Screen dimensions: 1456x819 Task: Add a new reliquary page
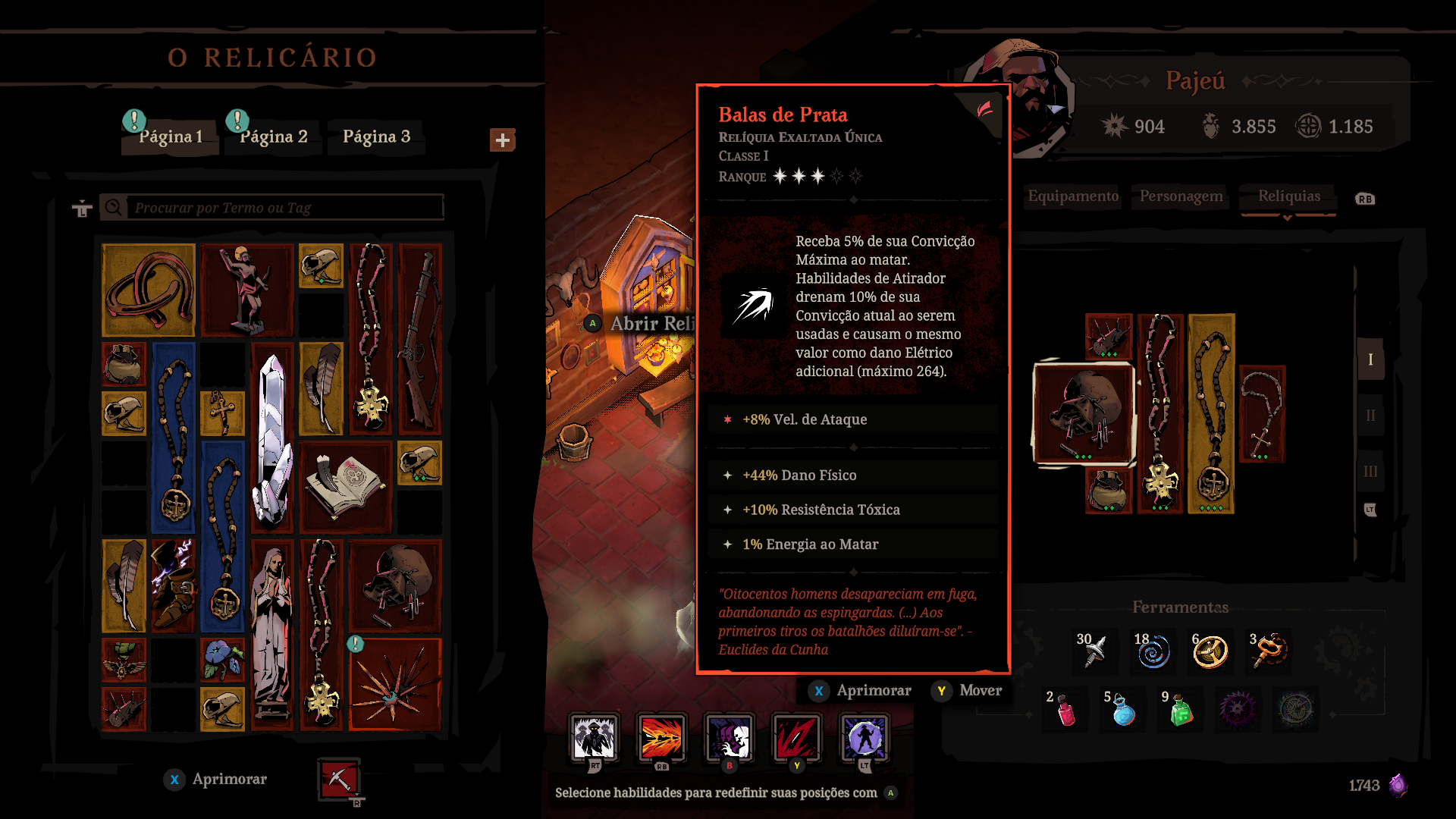click(x=502, y=140)
